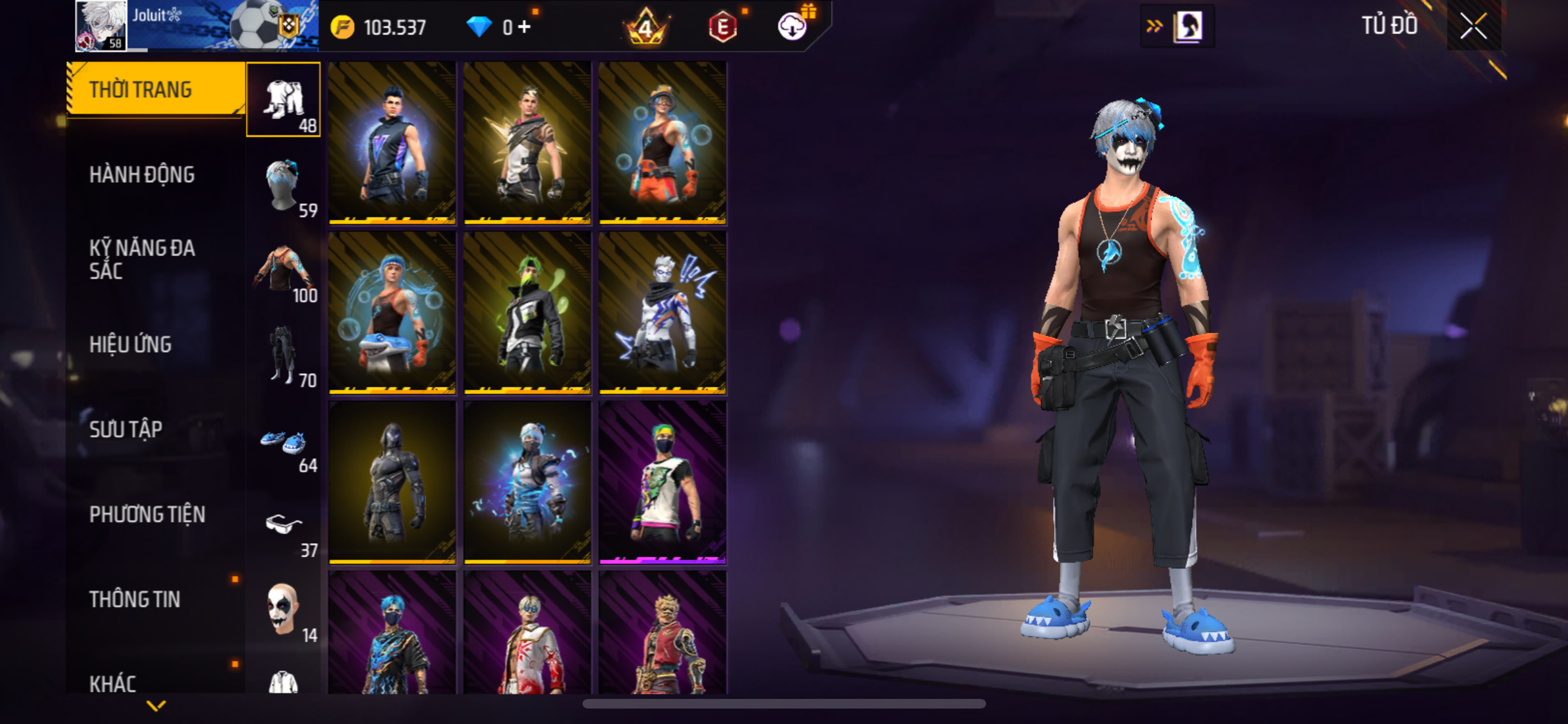The image size is (1568, 724).
Task: Pick the green-haired black jacket outfit
Action: (527, 313)
